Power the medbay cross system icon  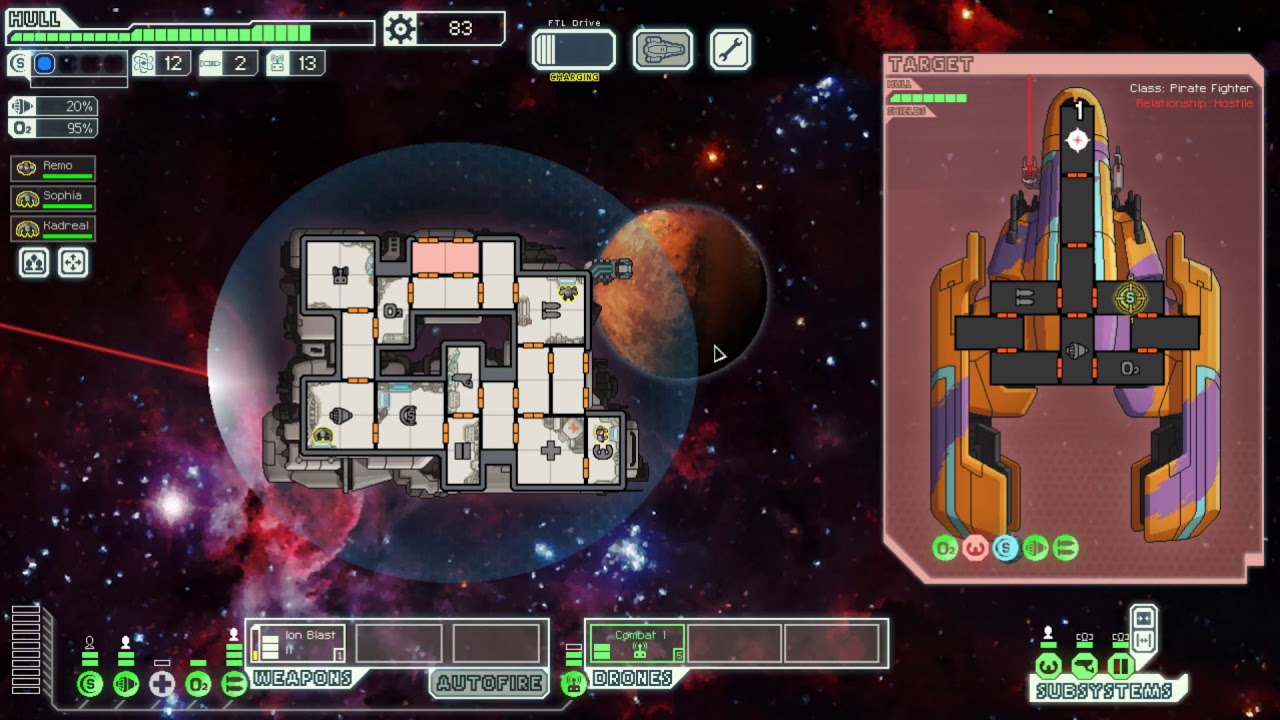(162, 684)
